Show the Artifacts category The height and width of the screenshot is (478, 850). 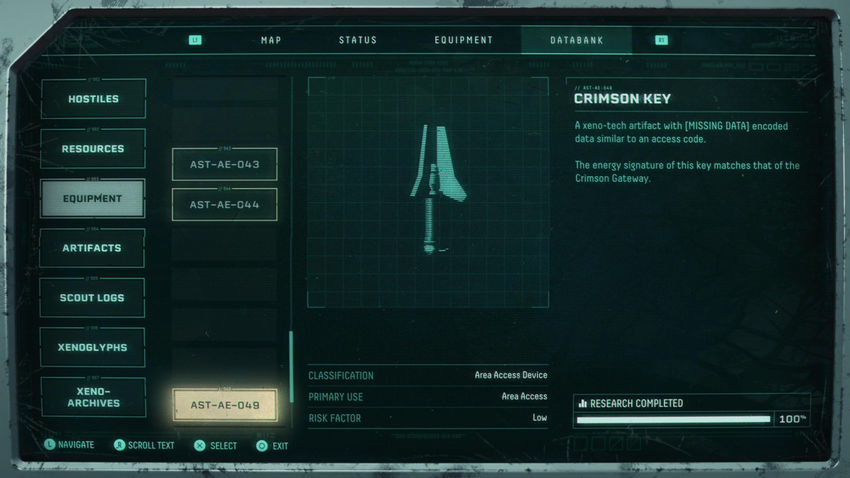coord(93,248)
